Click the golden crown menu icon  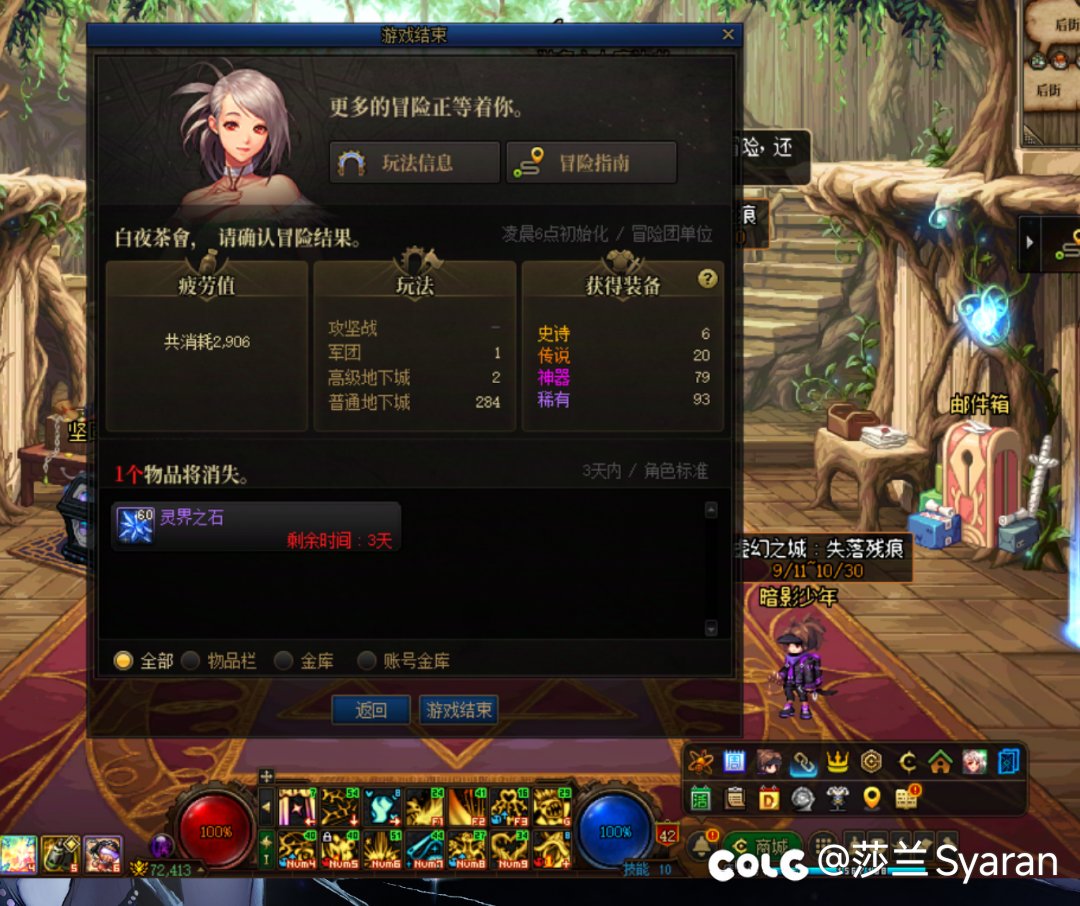[837, 762]
